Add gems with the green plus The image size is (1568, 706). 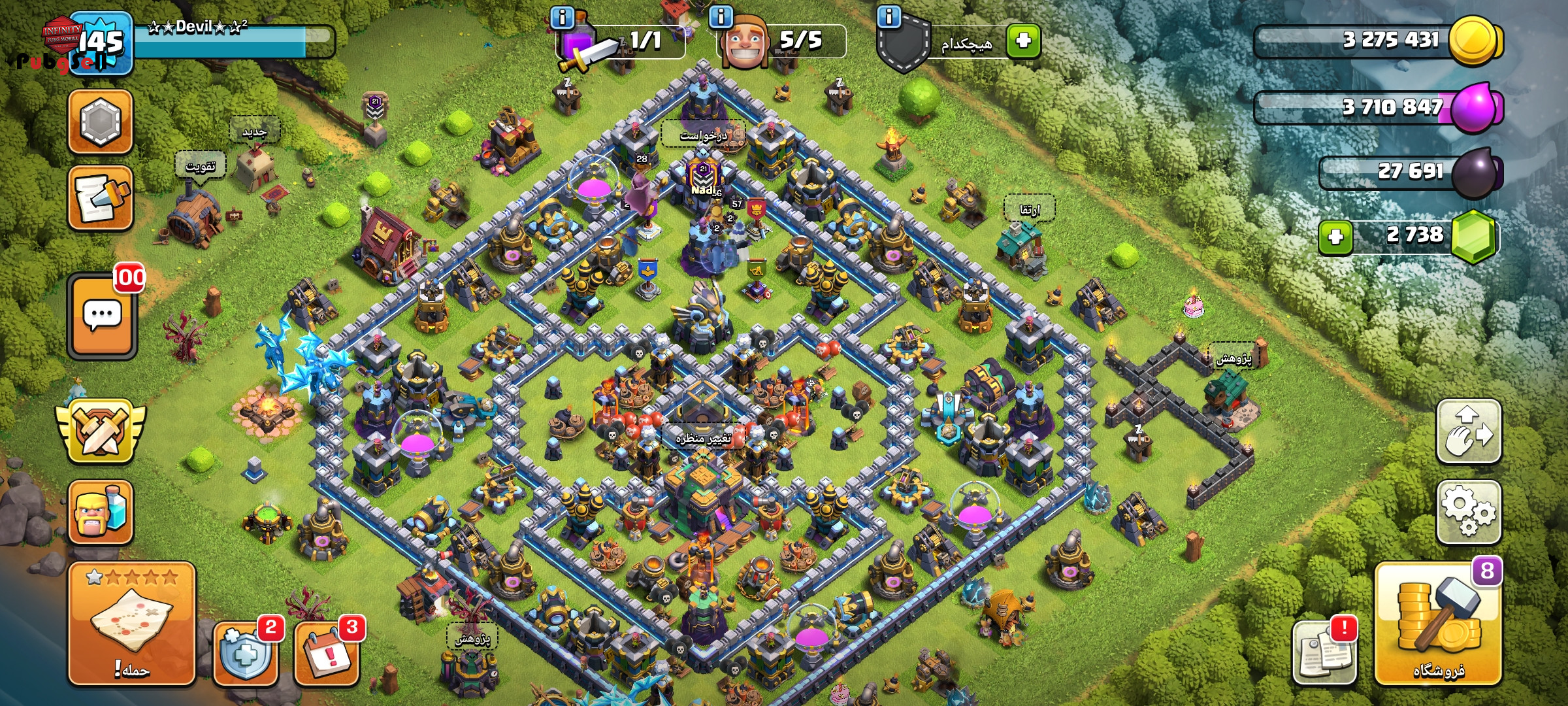(x=1335, y=236)
